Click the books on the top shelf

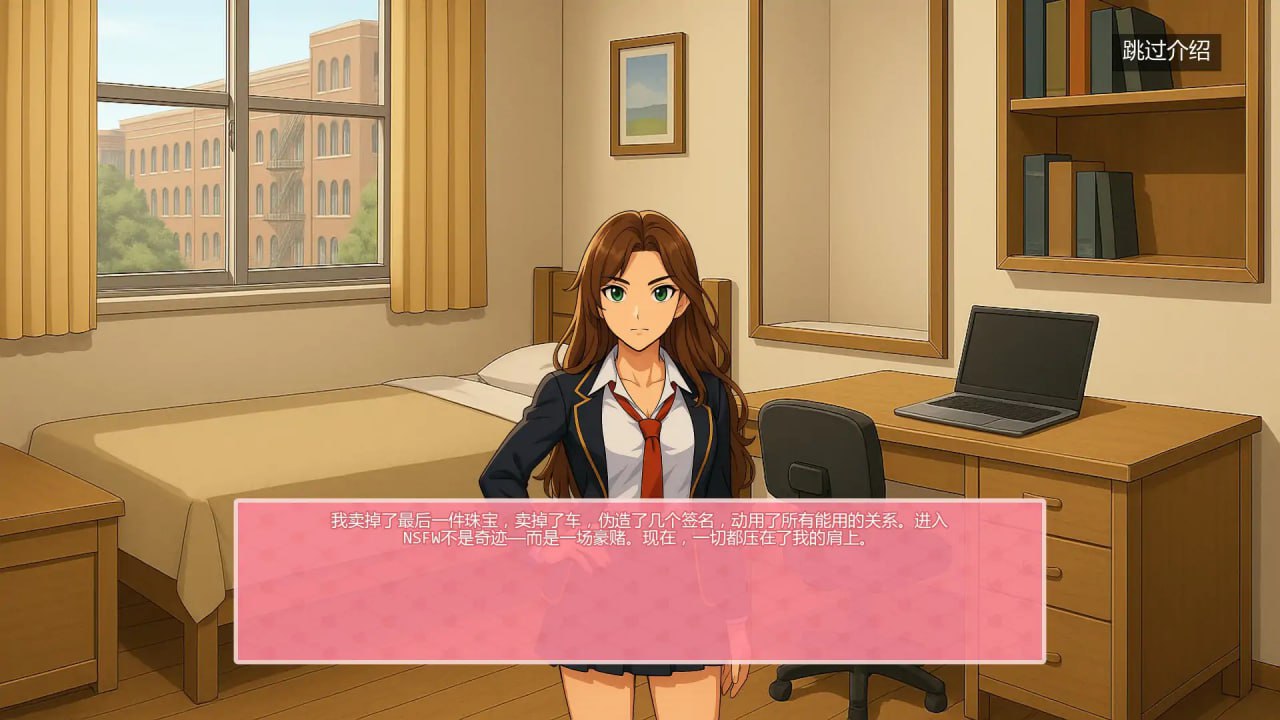click(x=1040, y=55)
